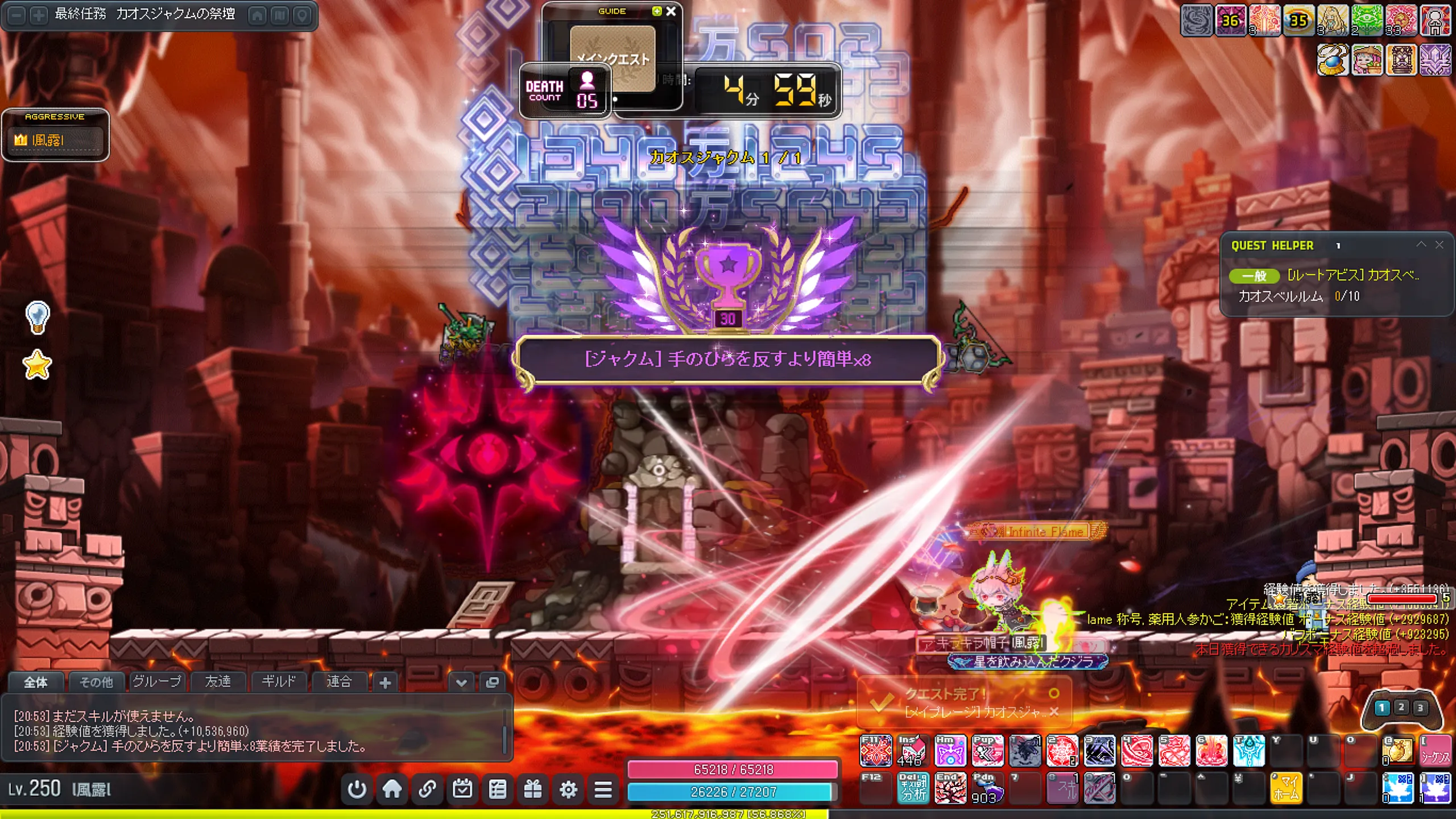1456x819 pixels.
Task: Open the calendar event icon
Action: pyautogui.click(x=462, y=789)
